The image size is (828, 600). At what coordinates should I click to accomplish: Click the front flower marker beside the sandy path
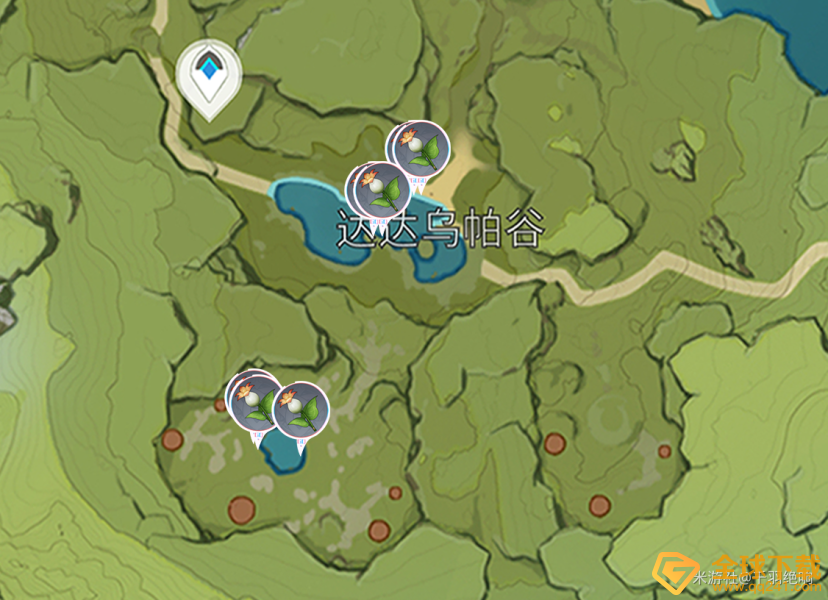[x=421, y=150]
